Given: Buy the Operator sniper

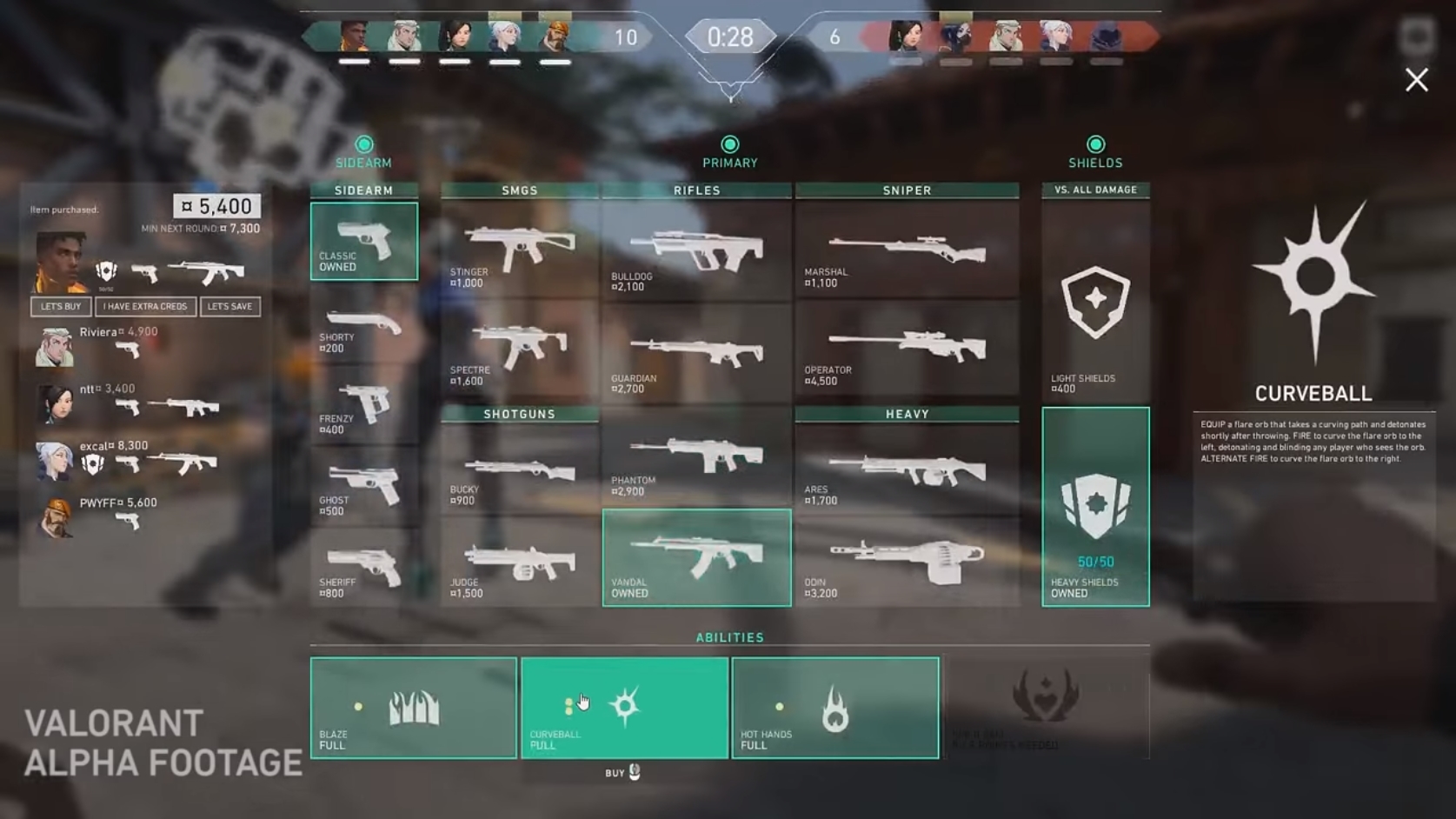Looking at the screenshot, I should click(907, 350).
